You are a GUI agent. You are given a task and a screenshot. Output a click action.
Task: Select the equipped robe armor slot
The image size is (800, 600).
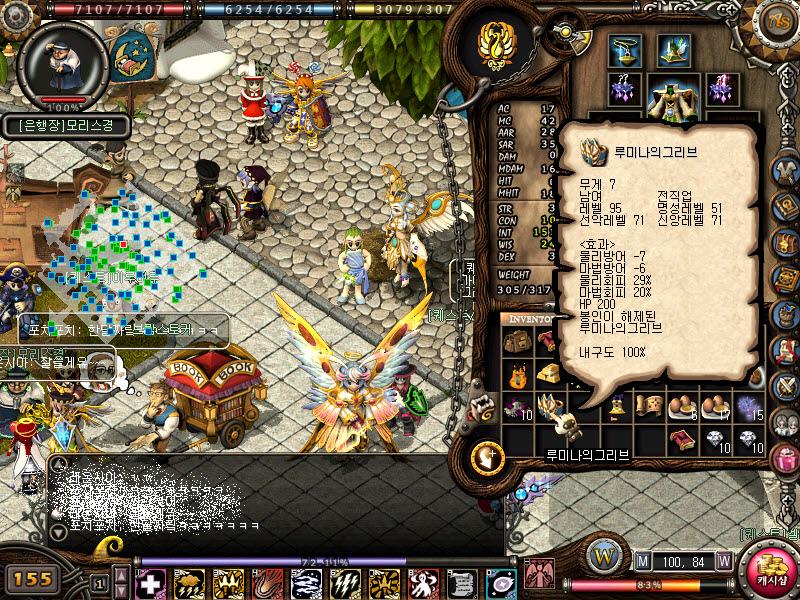tap(672, 95)
